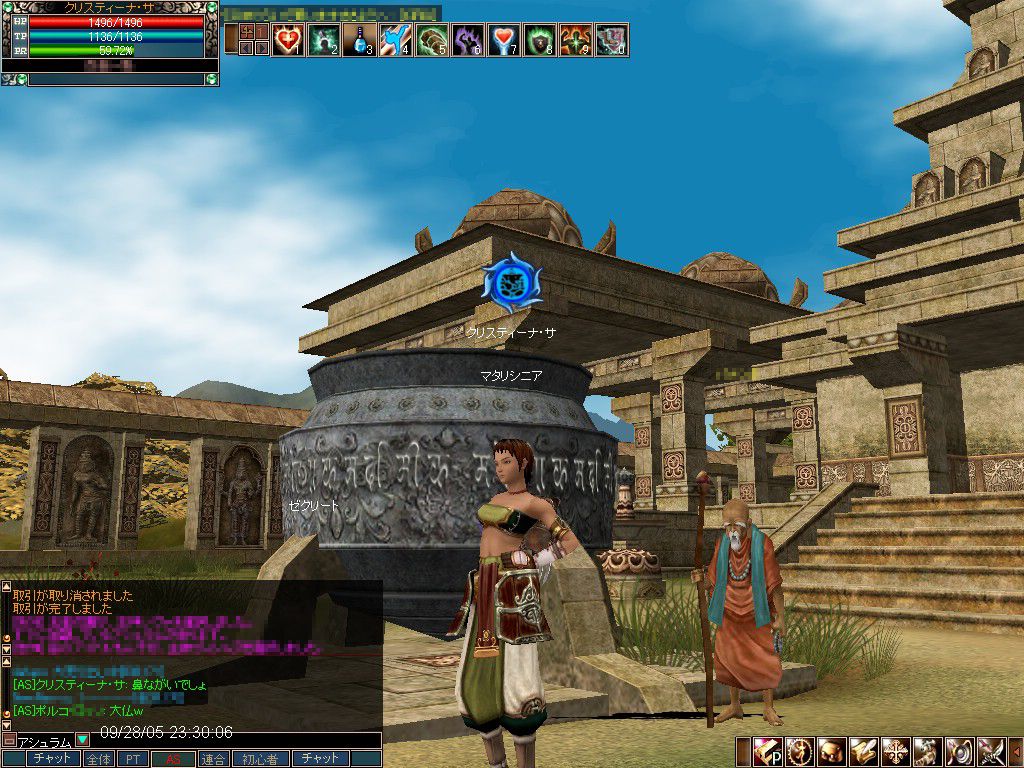1024x768 pixels.
Task: Cast the purple flame figure skill in slot 6
Action: tap(467, 40)
